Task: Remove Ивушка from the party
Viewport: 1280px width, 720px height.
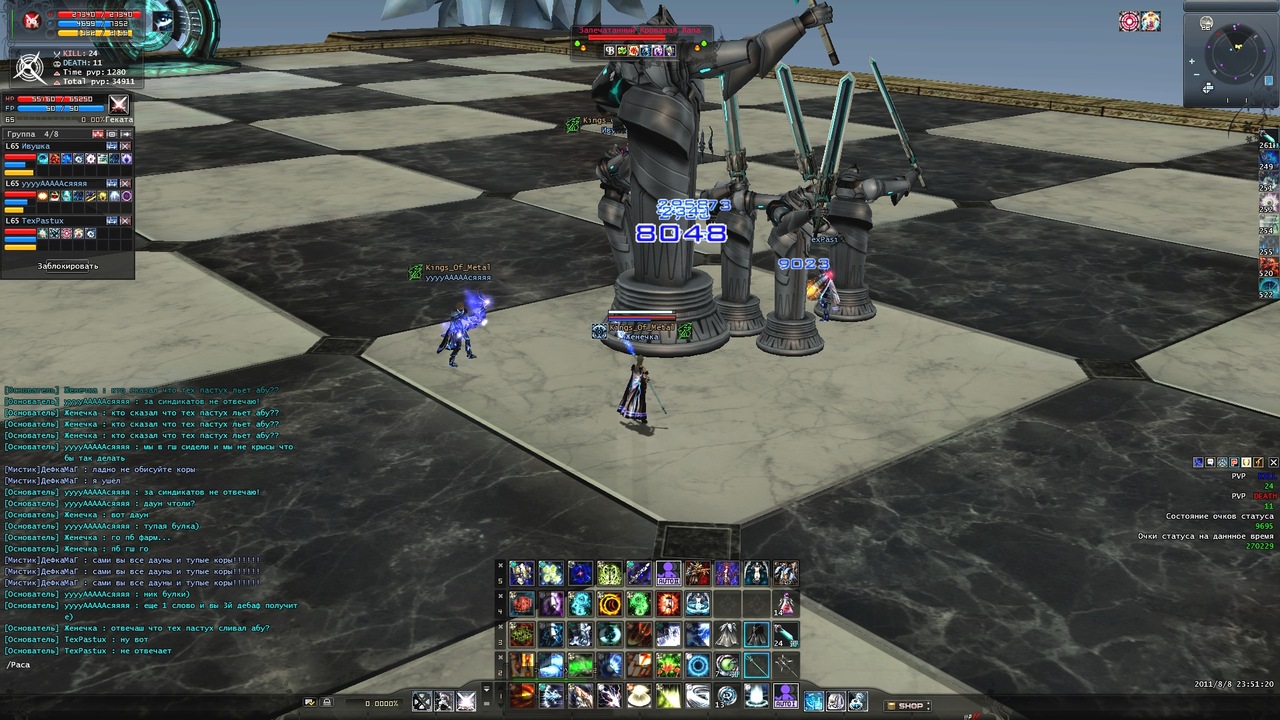Action: (126, 146)
